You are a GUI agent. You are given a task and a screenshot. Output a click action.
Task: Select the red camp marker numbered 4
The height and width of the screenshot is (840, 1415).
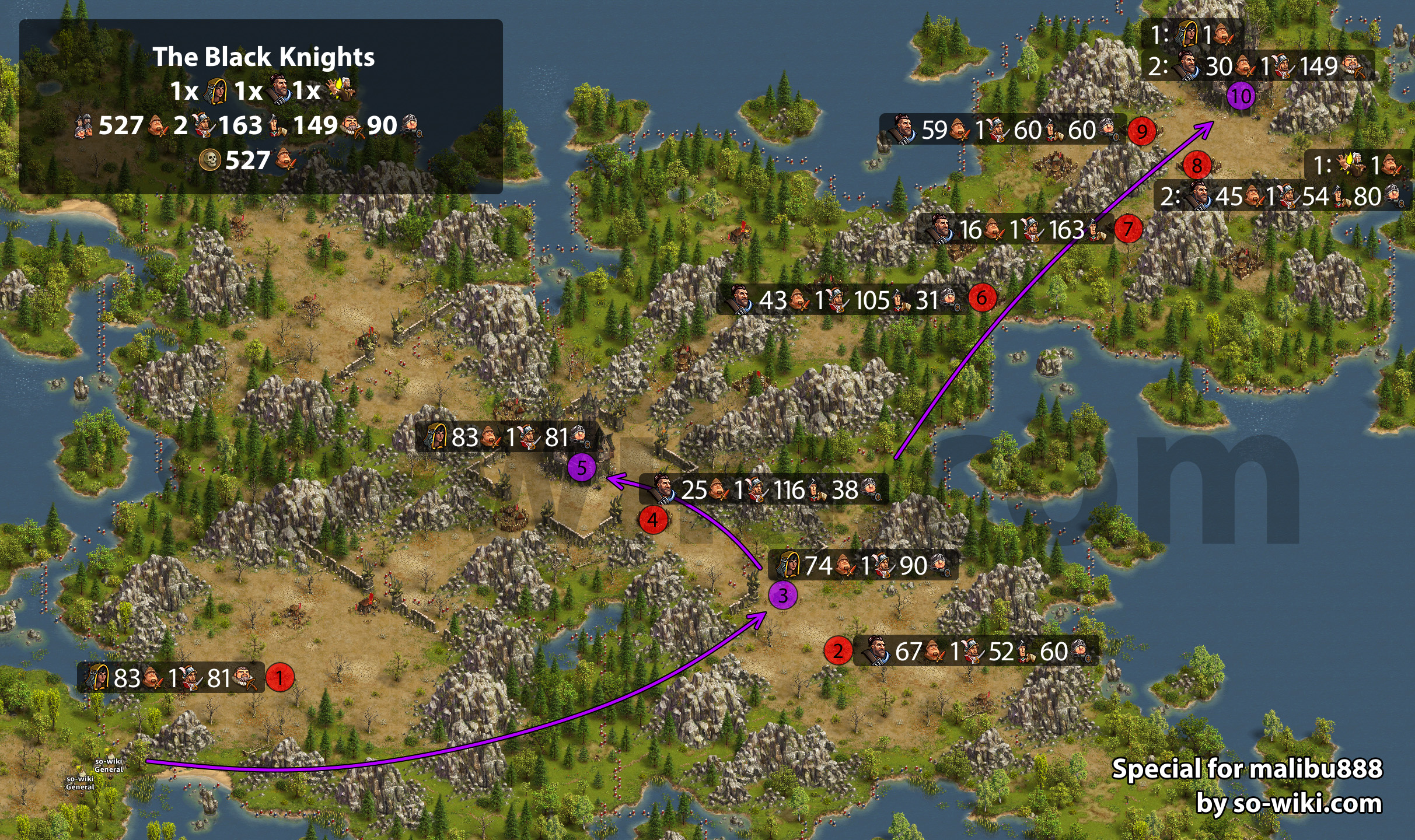tap(653, 520)
